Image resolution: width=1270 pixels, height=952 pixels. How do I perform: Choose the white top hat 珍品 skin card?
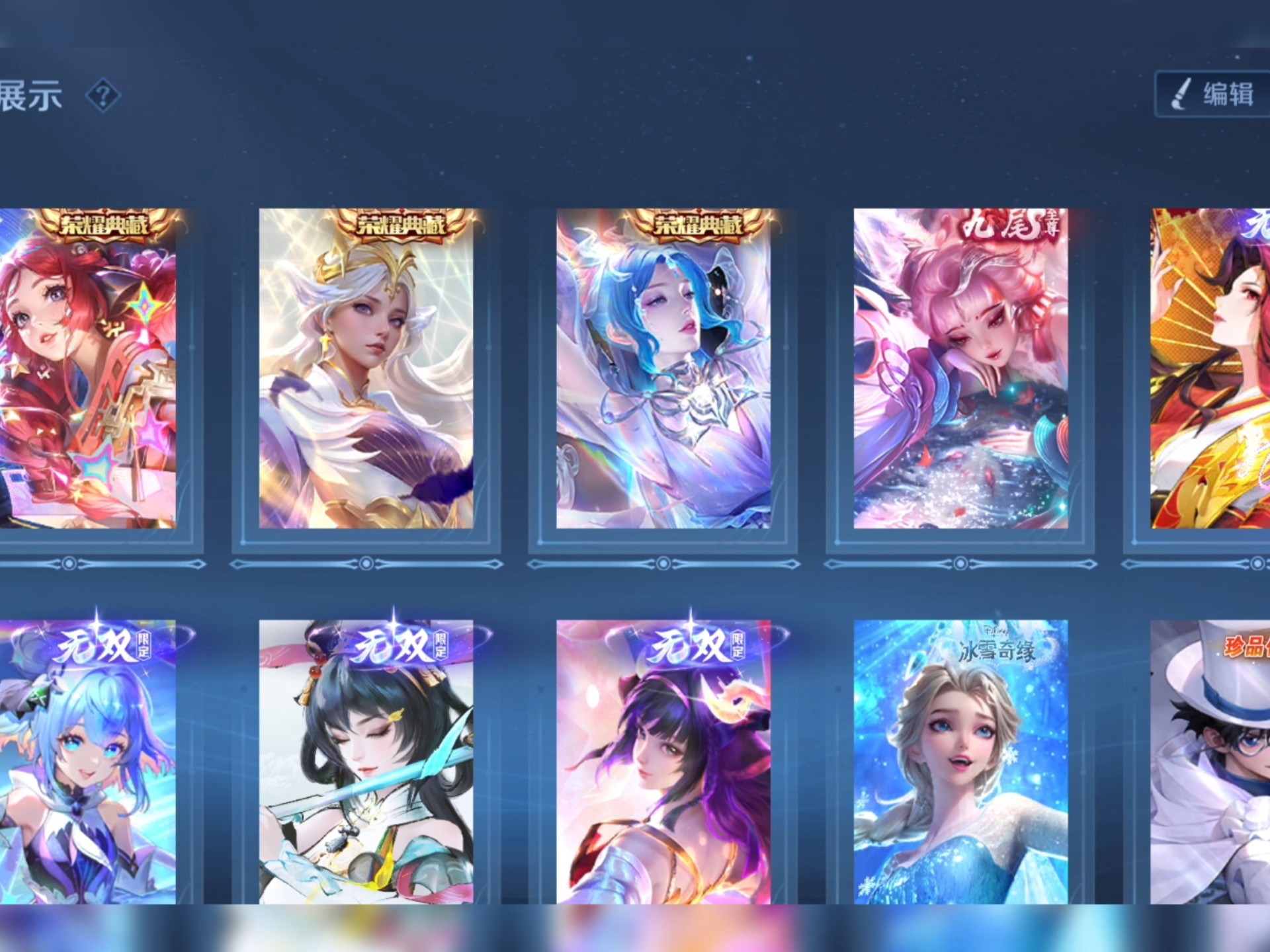point(1210,762)
